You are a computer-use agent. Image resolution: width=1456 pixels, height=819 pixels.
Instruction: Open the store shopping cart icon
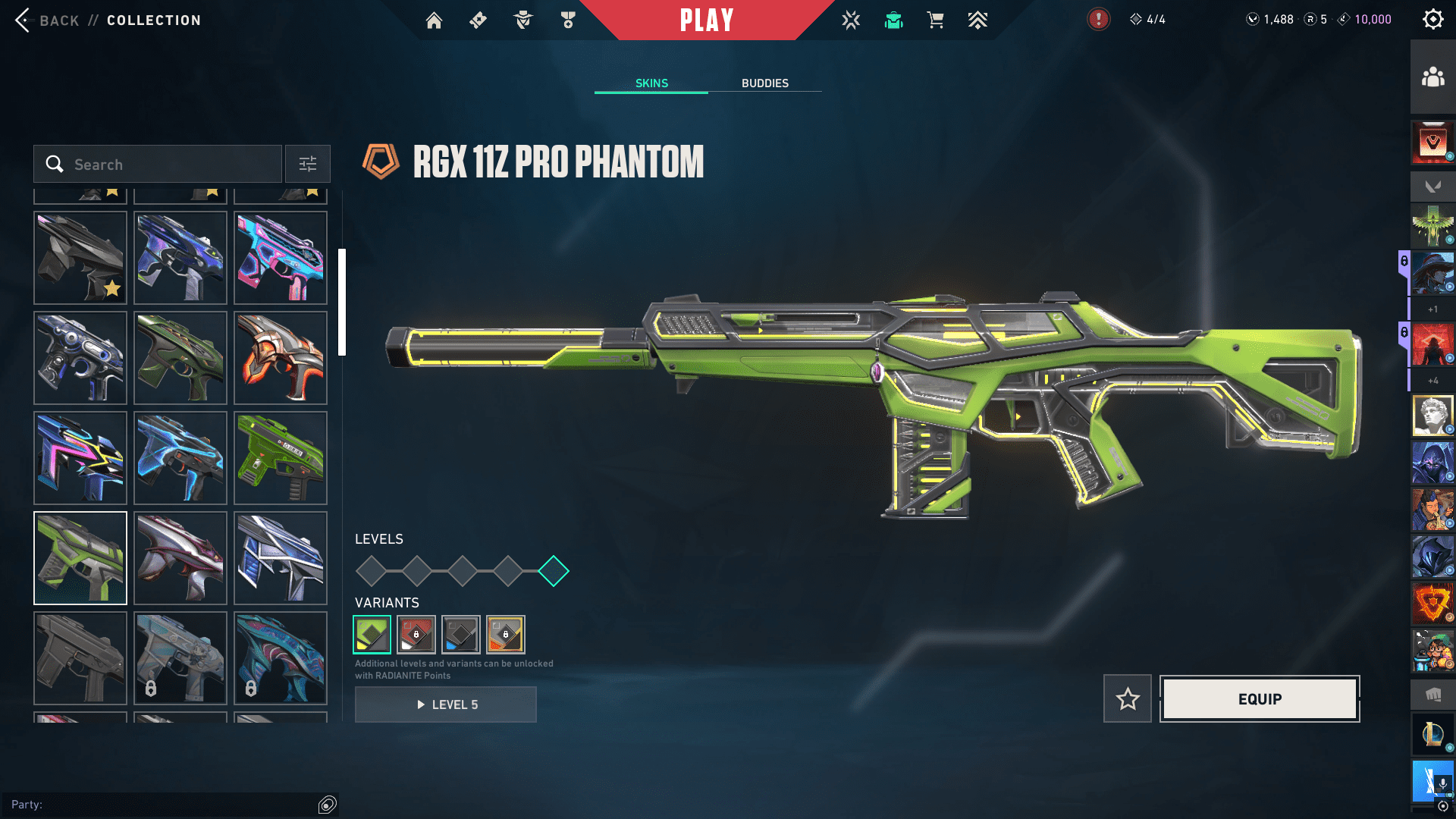click(x=936, y=20)
